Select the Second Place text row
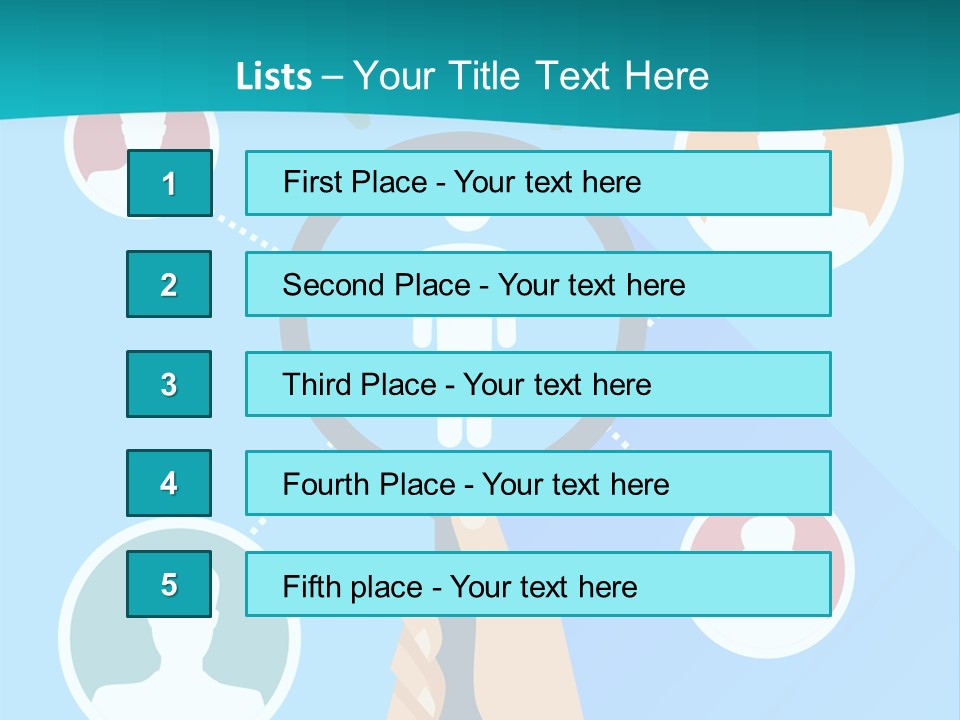The image size is (960, 720). point(538,284)
